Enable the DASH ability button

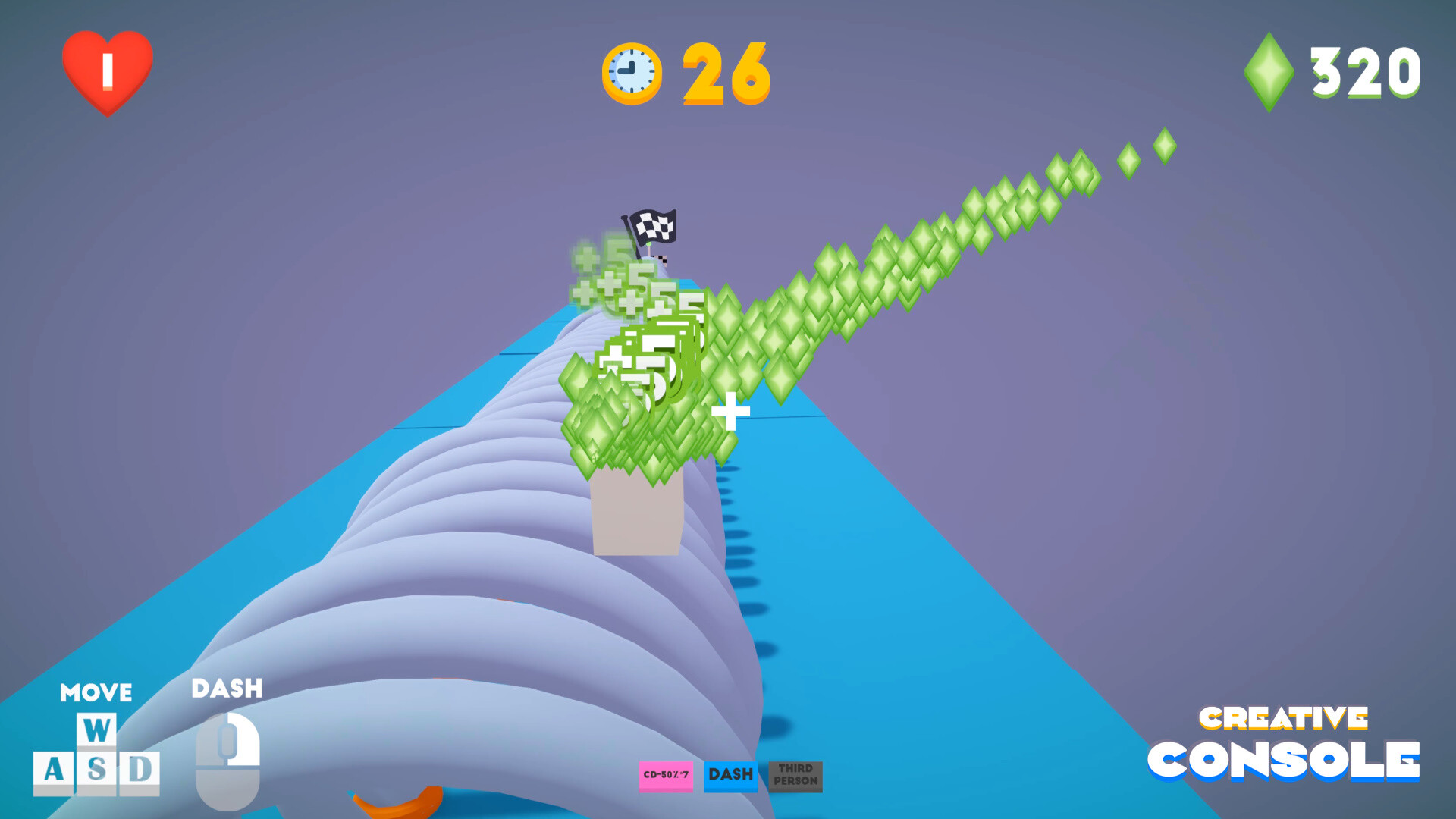730,775
